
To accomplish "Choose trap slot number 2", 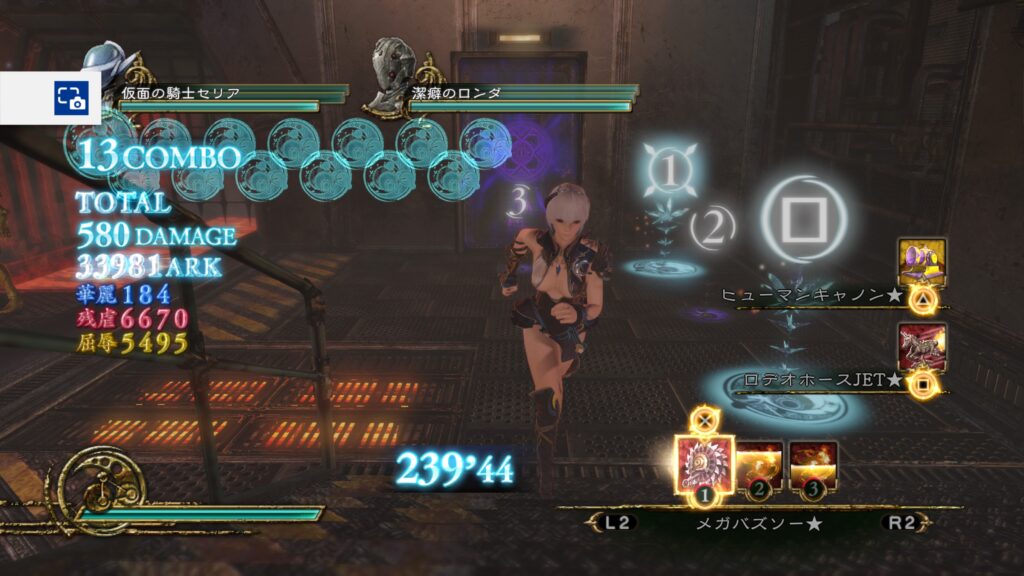I will point(759,466).
